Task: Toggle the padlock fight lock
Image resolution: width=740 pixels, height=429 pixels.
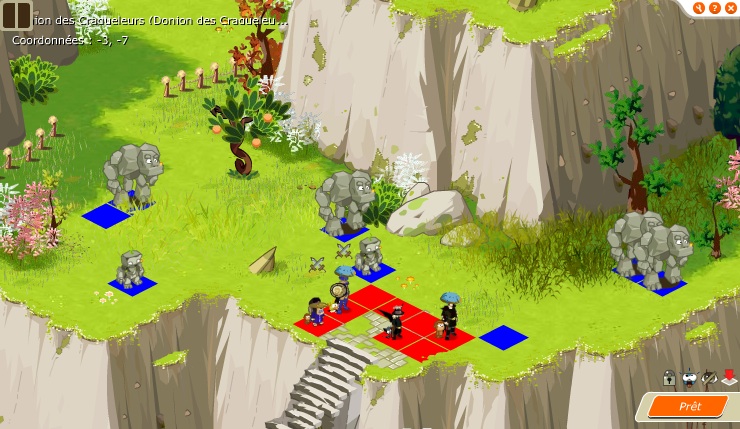Action: pyautogui.click(x=668, y=378)
